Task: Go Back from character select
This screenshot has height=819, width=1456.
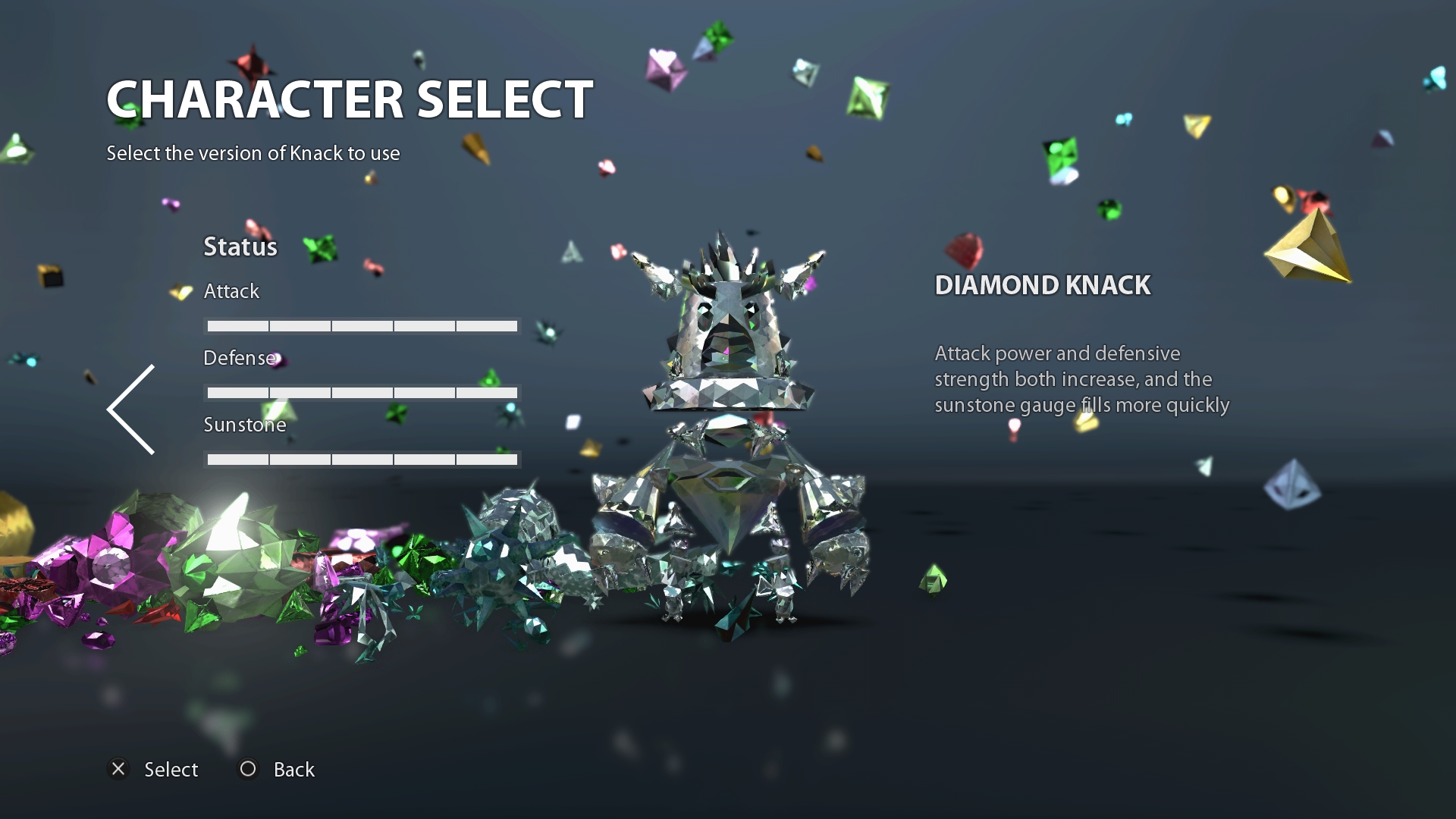Action: click(278, 770)
